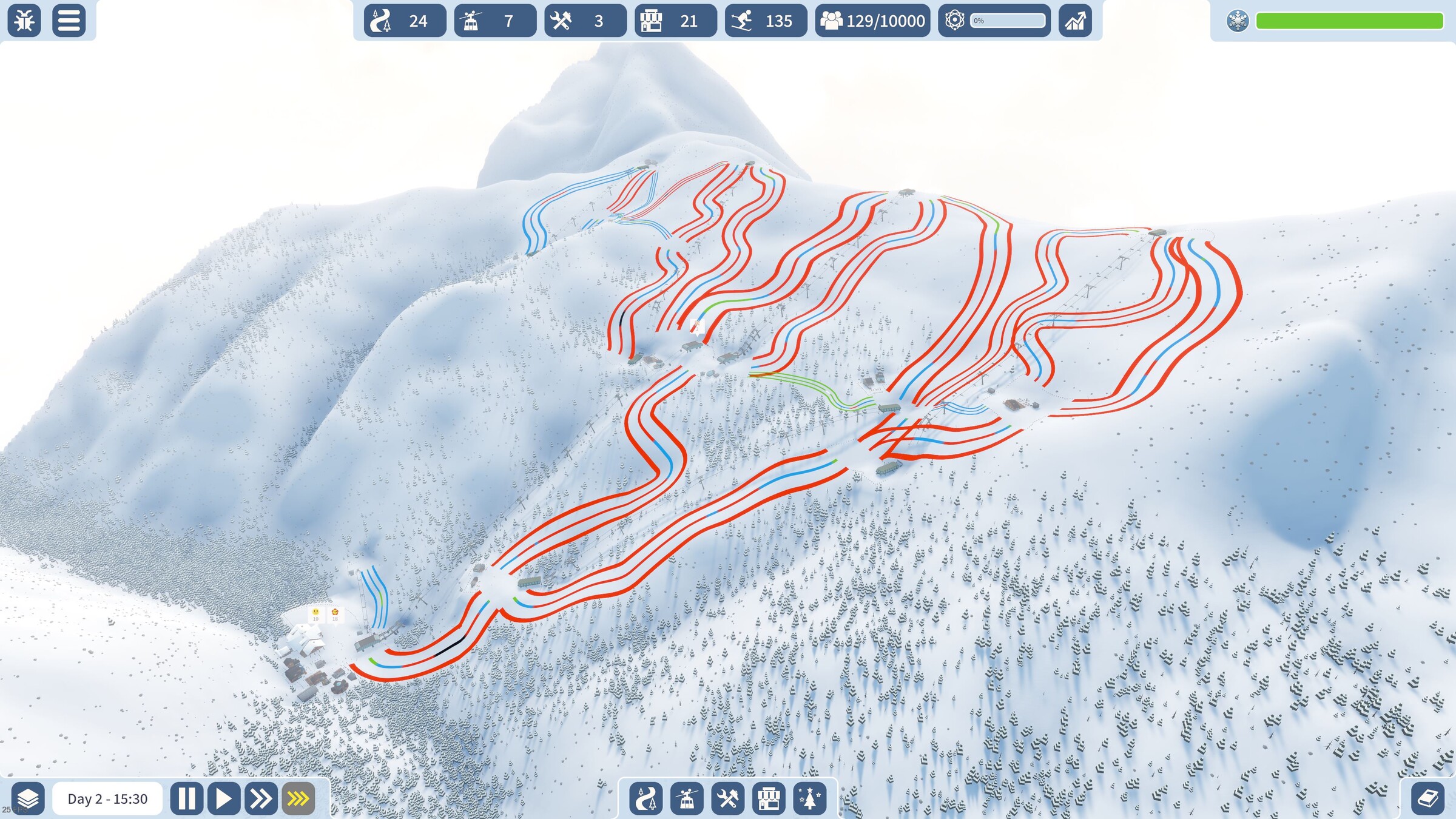Open the research gear progress panel
Screen dimensions: 1456x819
click(994, 21)
